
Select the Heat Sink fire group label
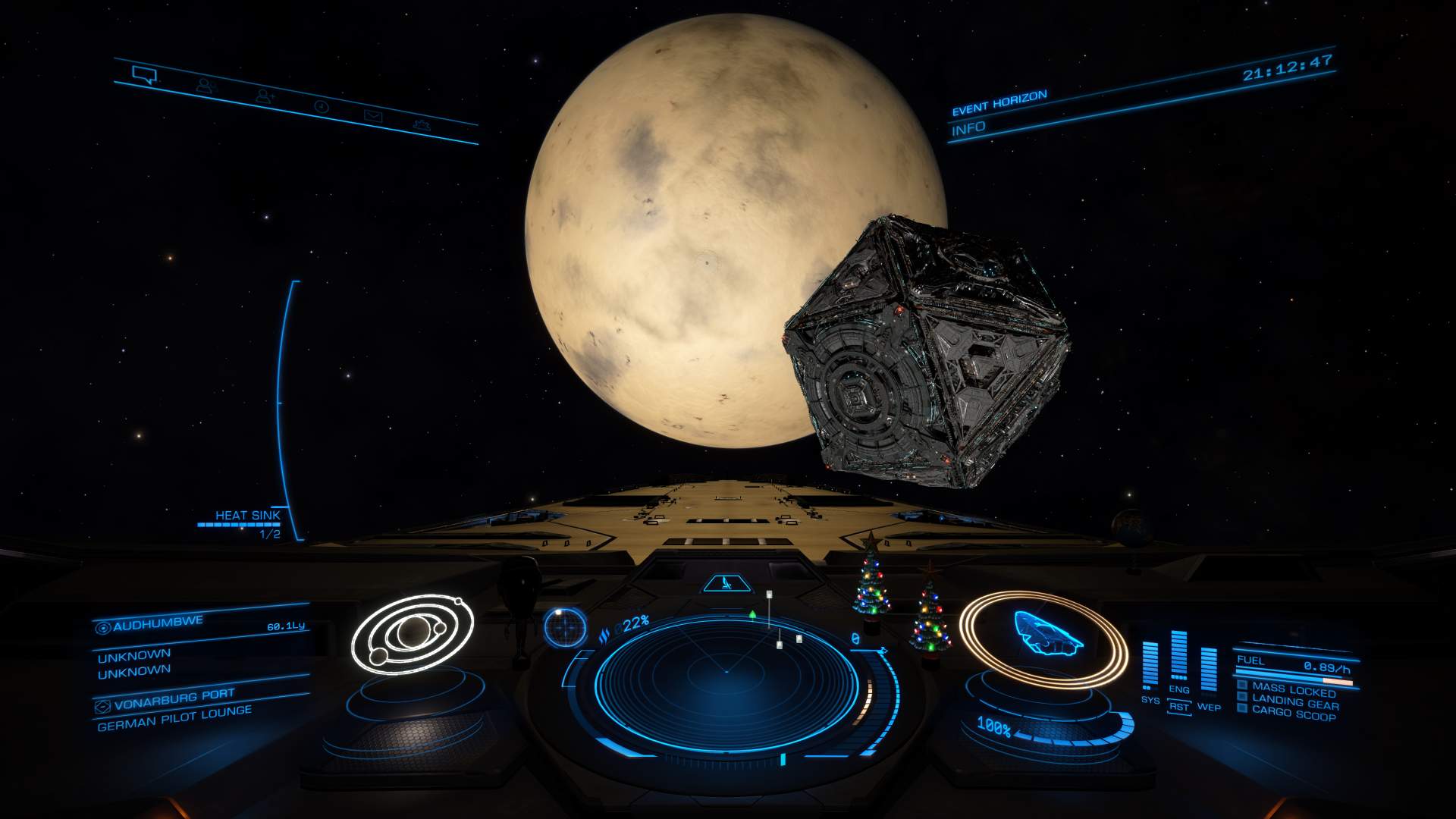(247, 516)
